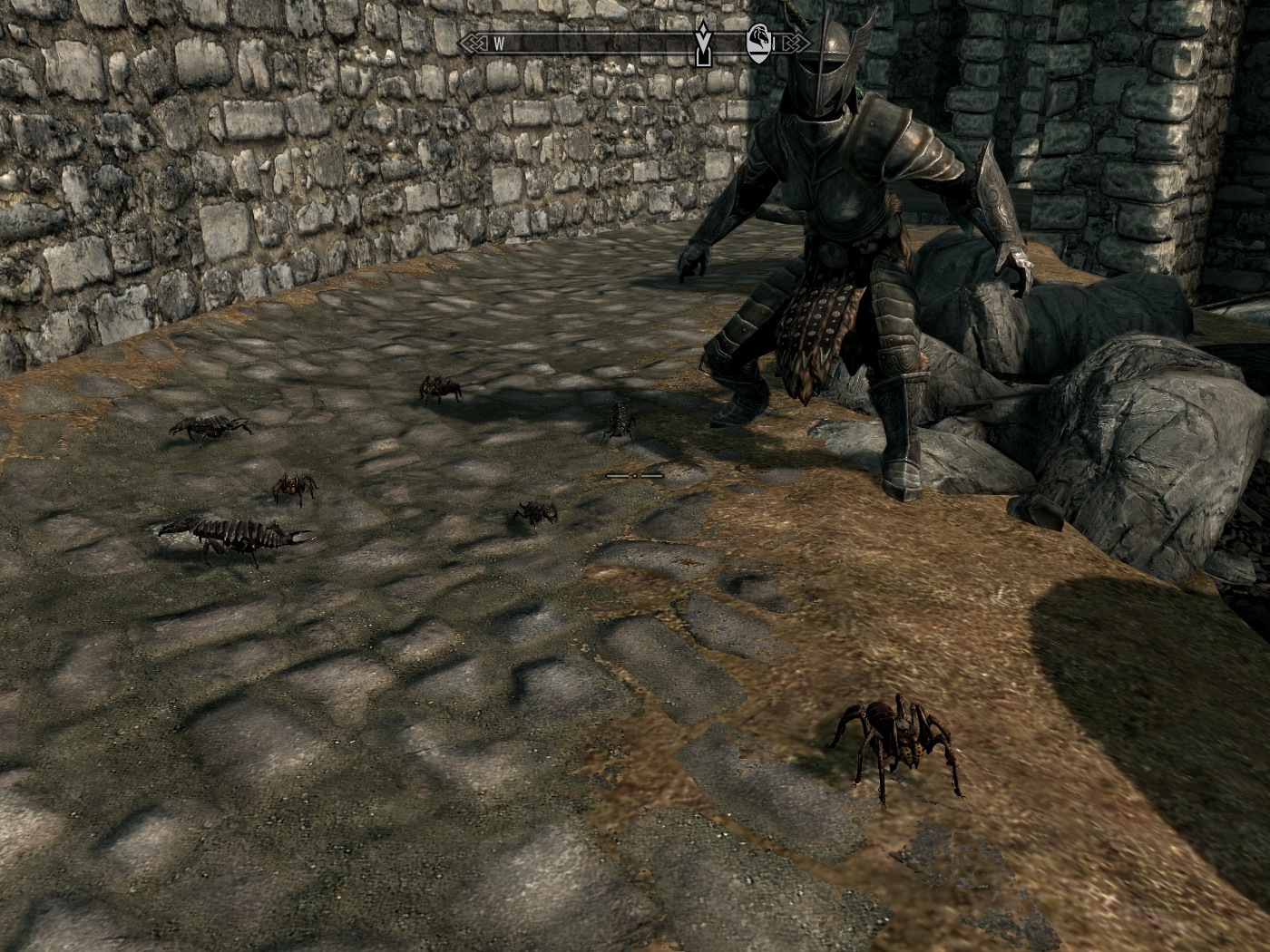
Task: Select the quest arrow marker on compass
Action: (x=701, y=44)
